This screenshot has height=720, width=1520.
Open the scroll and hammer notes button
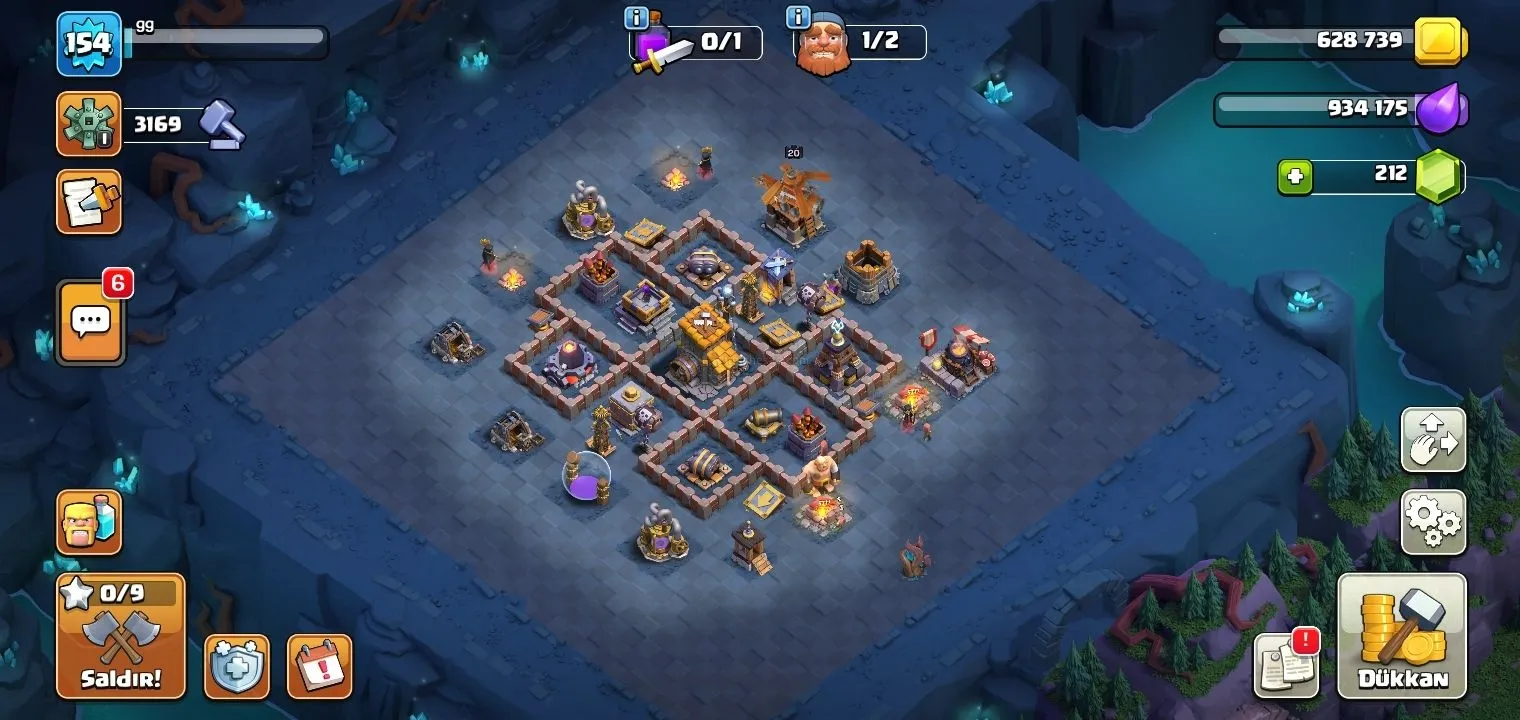(89, 202)
